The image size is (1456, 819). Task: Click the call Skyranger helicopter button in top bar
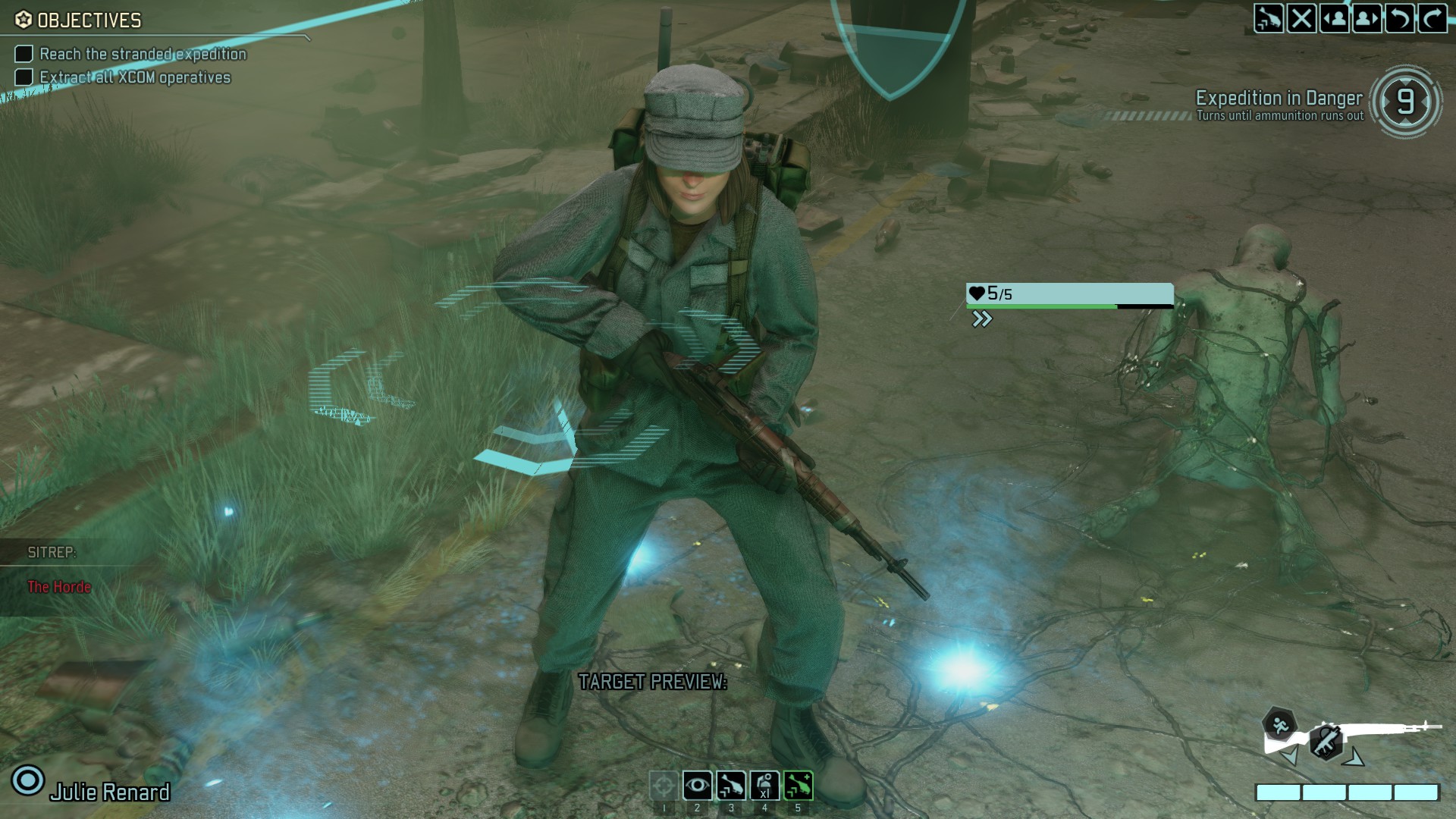[x=1269, y=18]
